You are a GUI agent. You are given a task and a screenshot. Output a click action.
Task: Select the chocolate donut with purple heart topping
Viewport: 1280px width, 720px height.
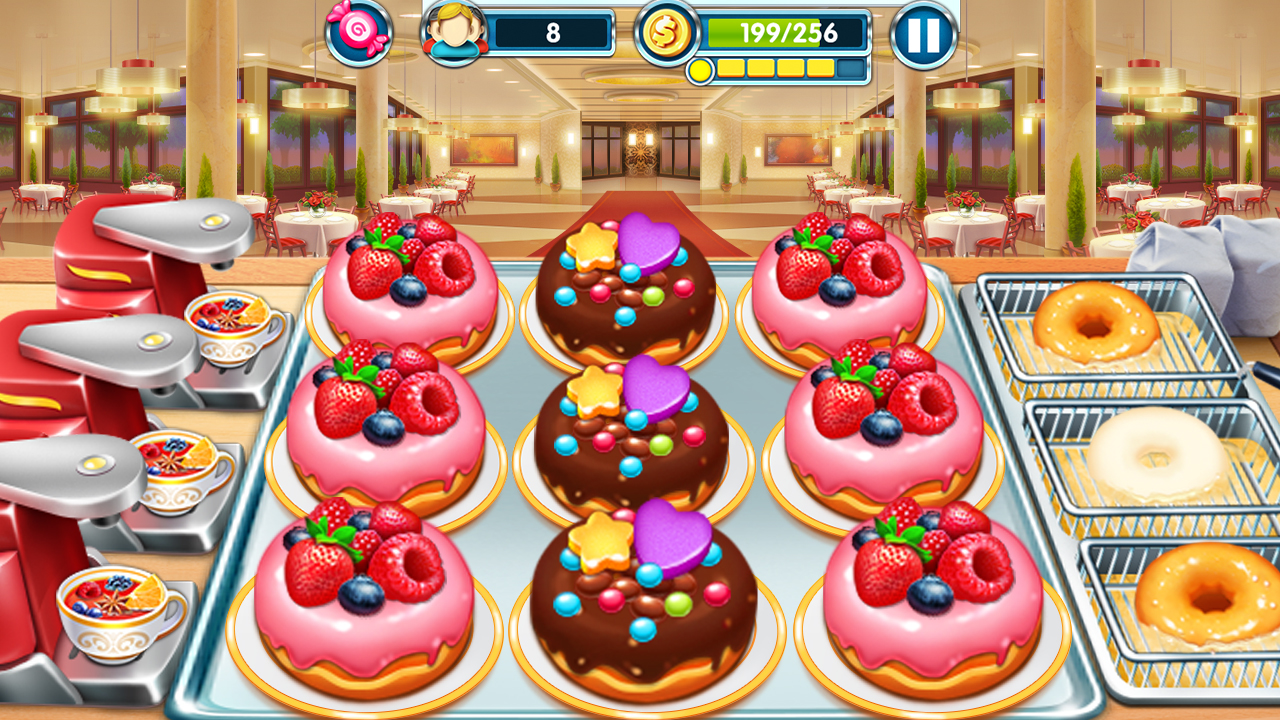[x=630, y=430]
